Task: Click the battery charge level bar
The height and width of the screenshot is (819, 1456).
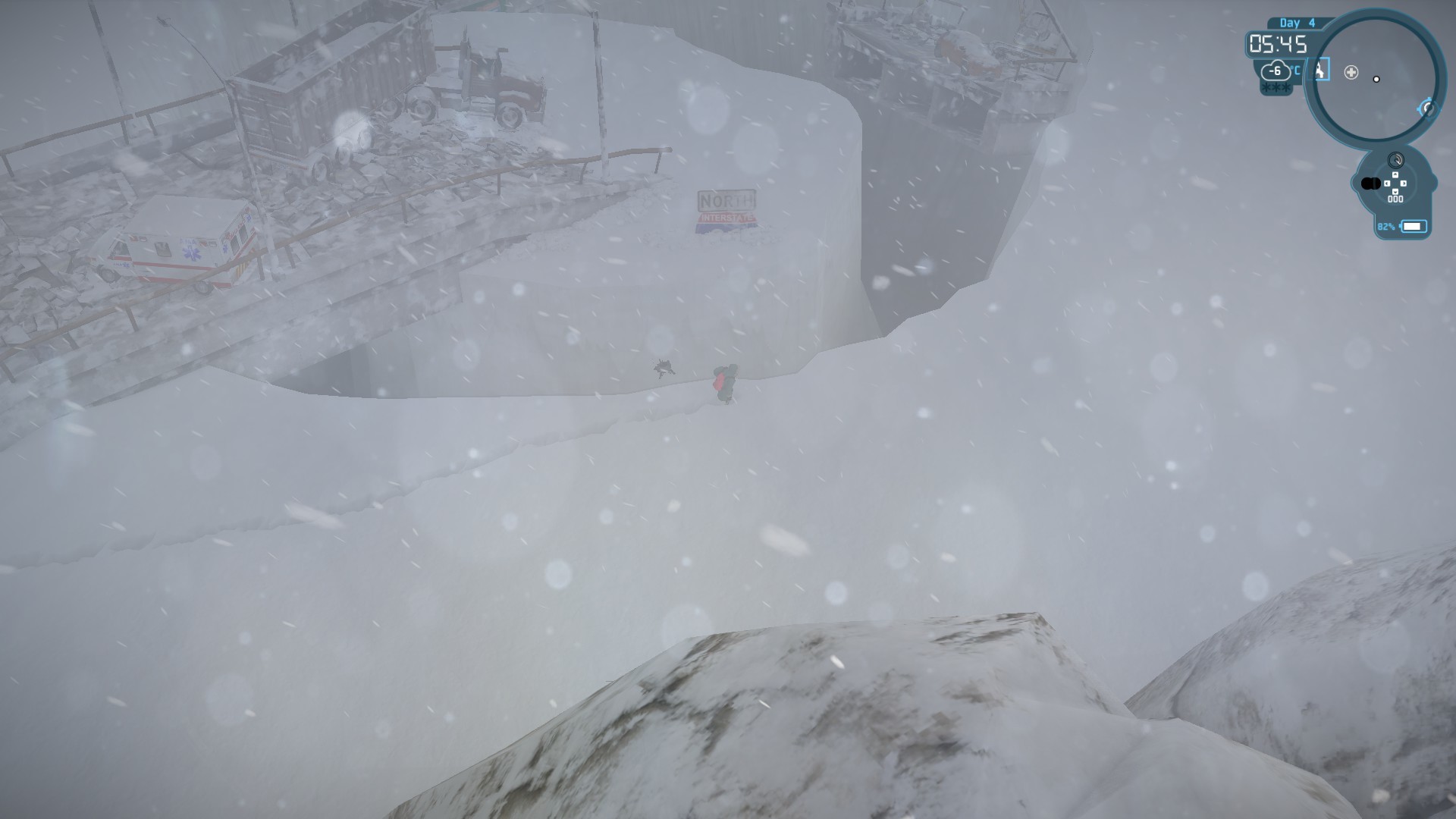Action: point(1414,226)
